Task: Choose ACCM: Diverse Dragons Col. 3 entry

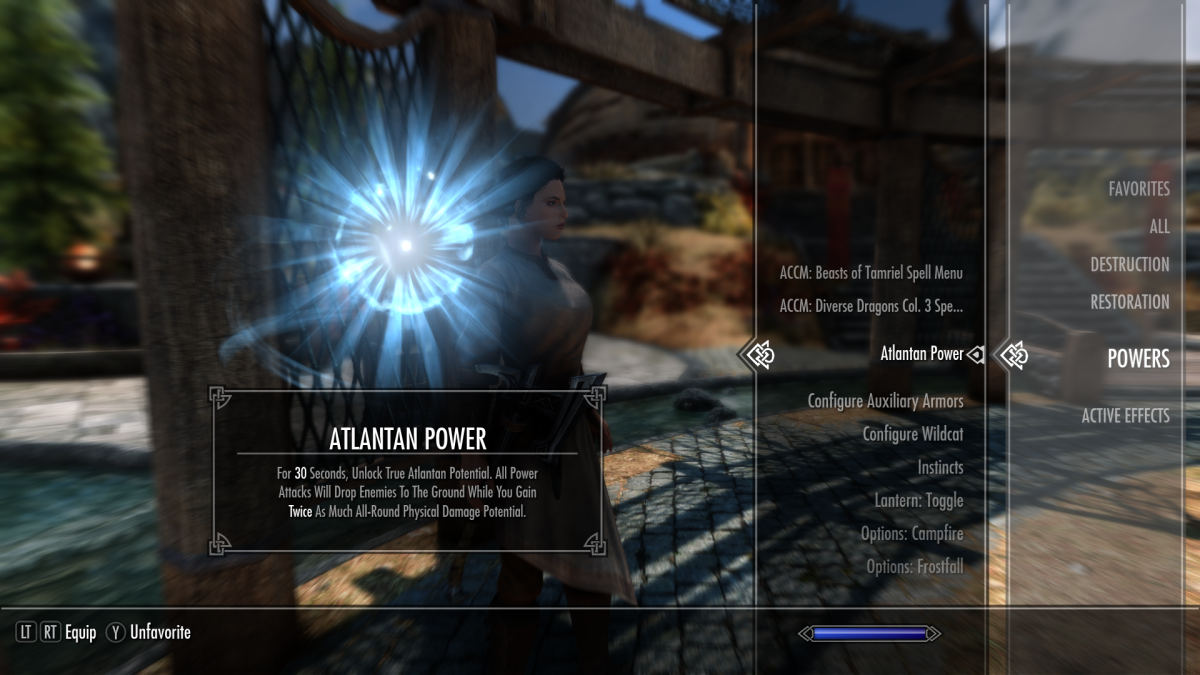Action: pos(870,306)
